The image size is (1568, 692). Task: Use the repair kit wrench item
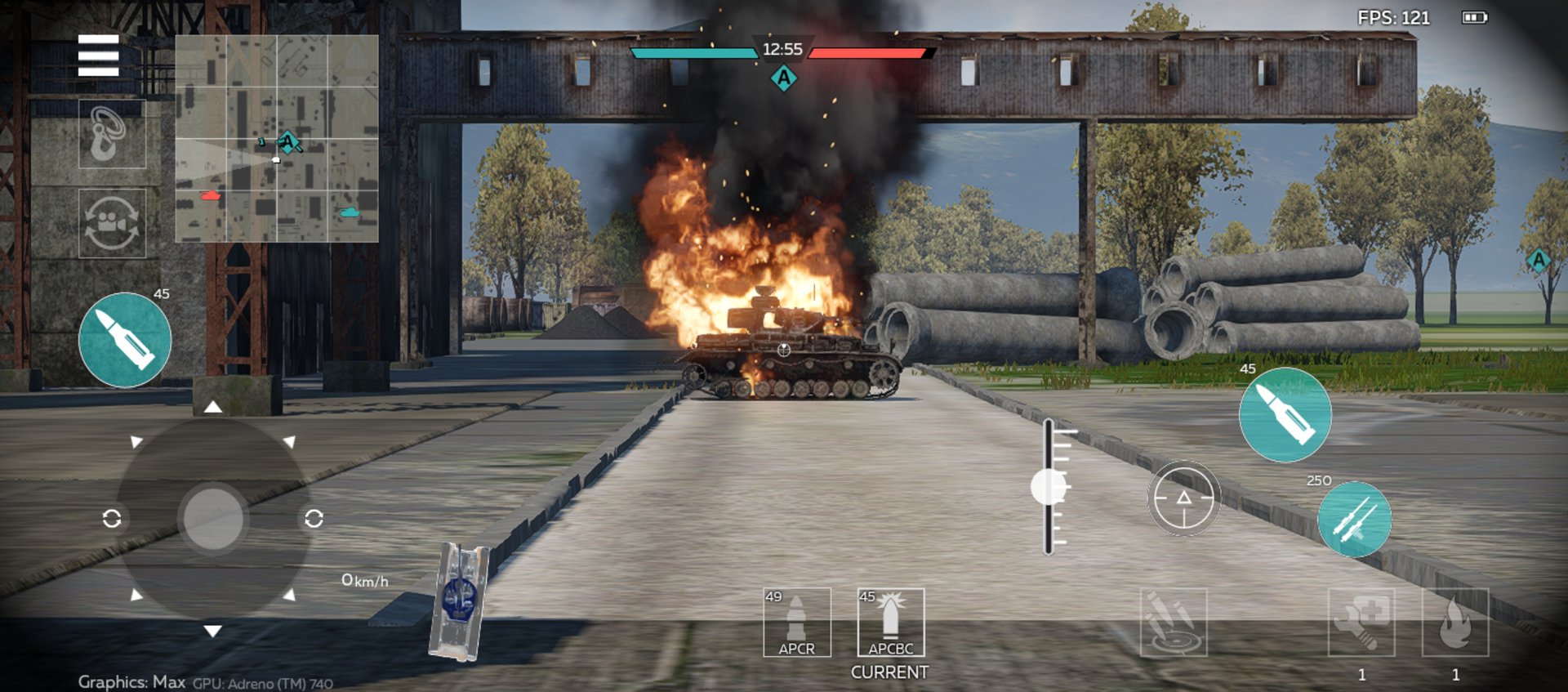coord(1361,623)
